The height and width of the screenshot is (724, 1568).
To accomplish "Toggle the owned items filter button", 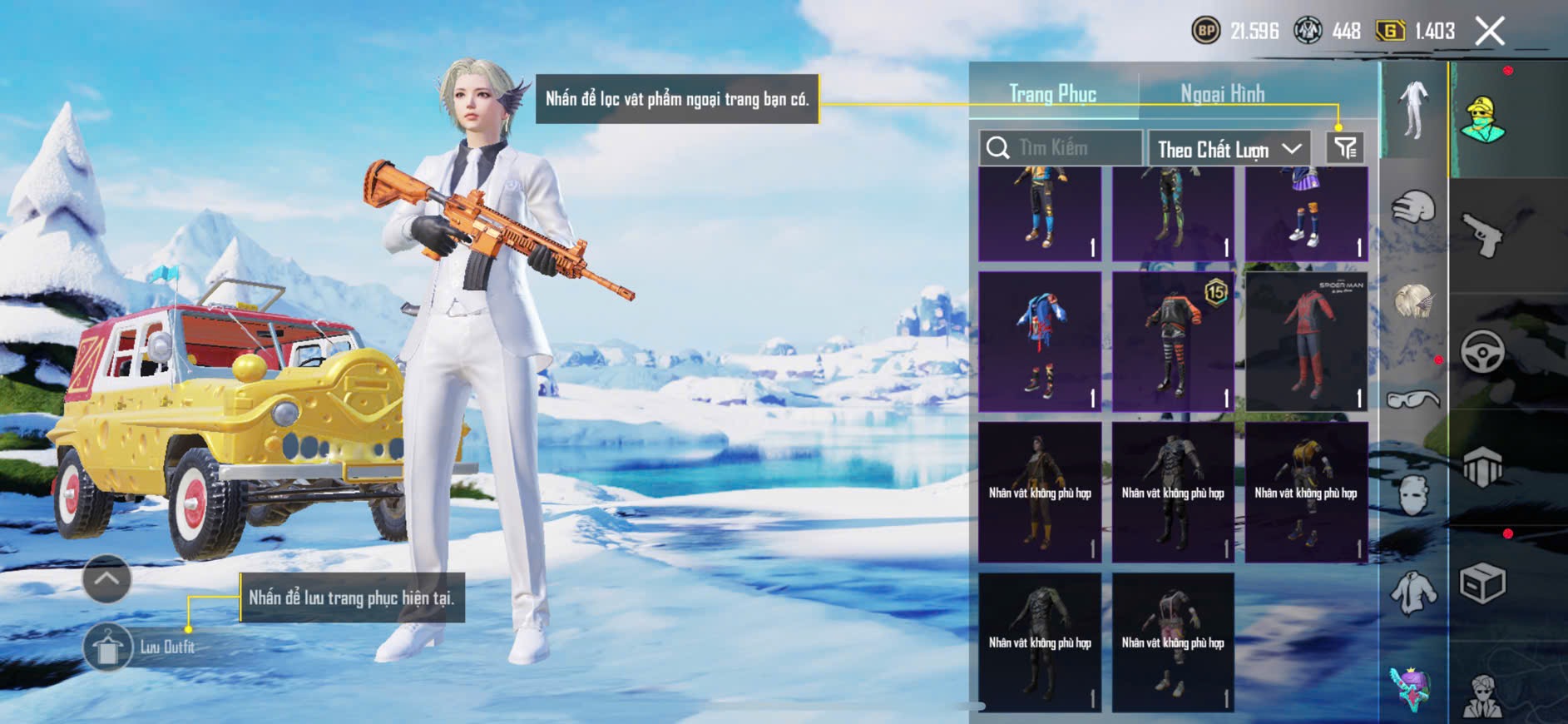I will [x=1345, y=148].
